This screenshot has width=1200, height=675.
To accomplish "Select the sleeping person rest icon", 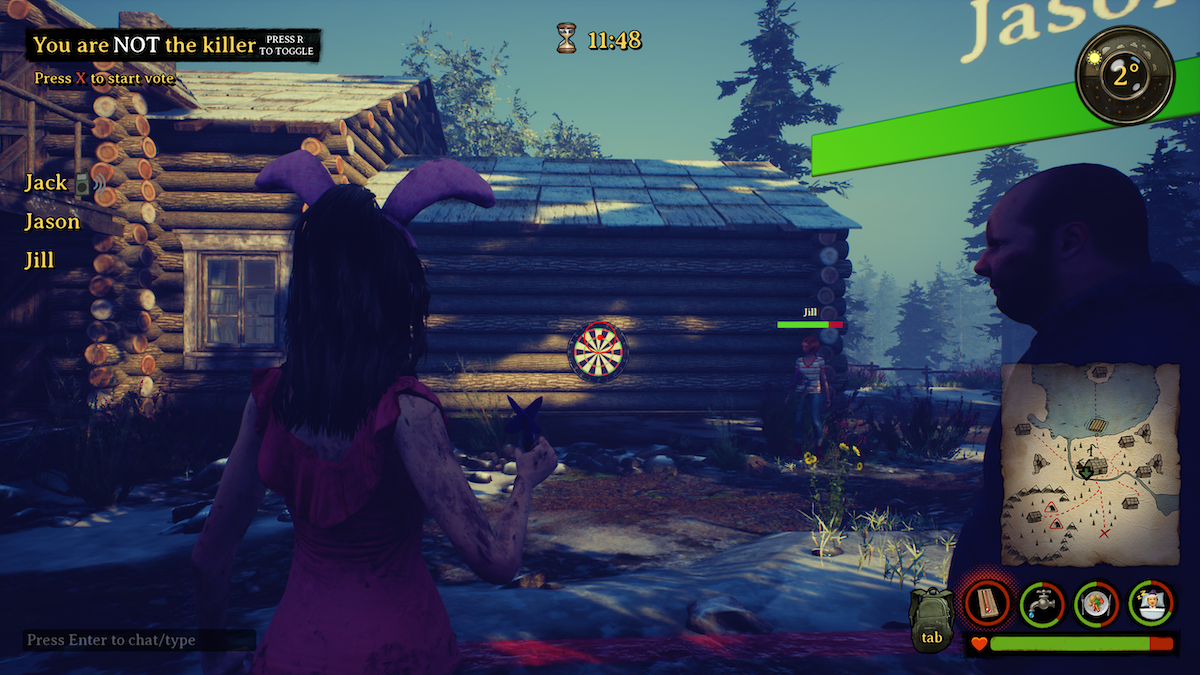I will [x=1151, y=604].
